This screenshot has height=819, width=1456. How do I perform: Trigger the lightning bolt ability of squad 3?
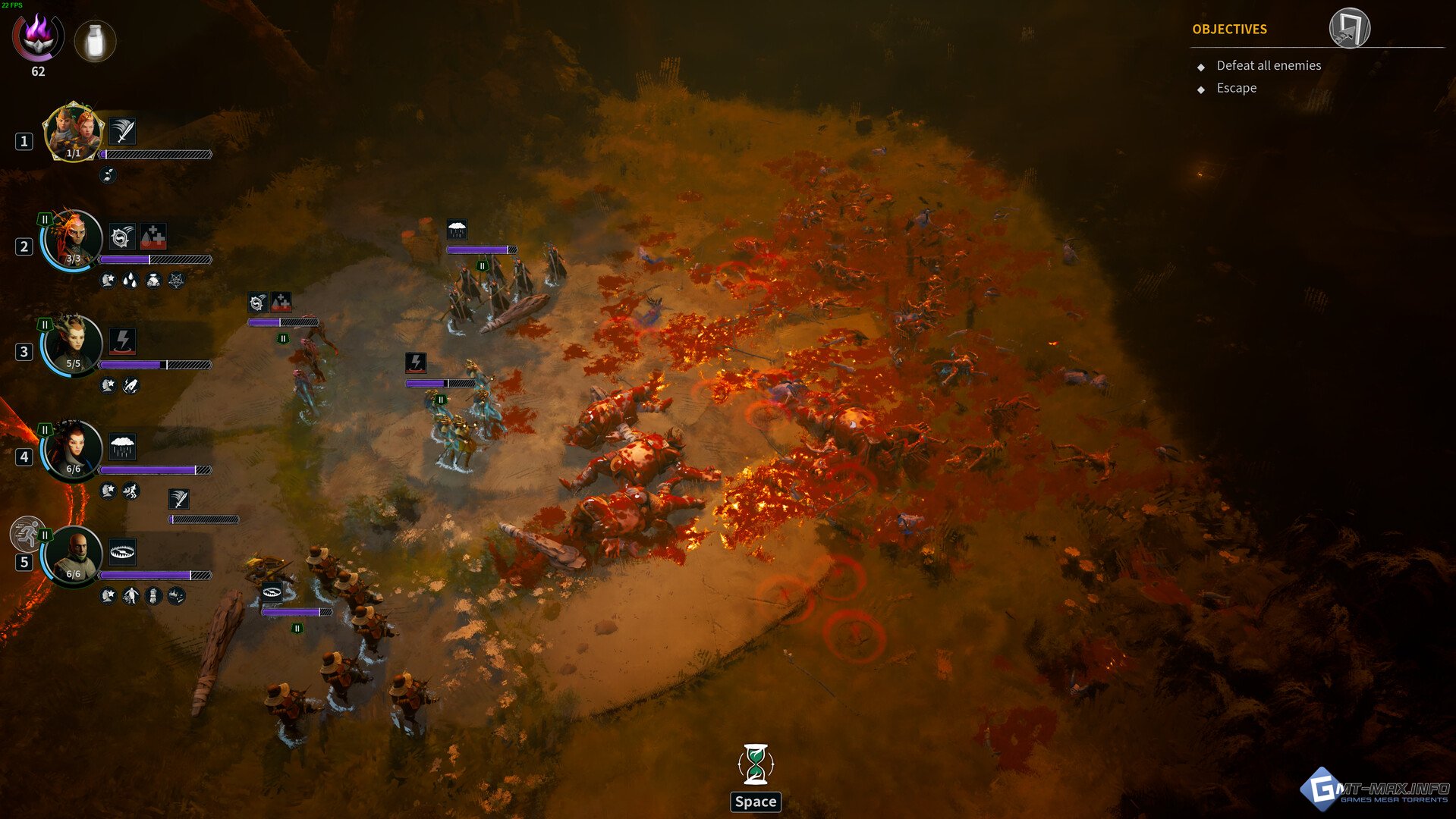click(x=122, y=341)
